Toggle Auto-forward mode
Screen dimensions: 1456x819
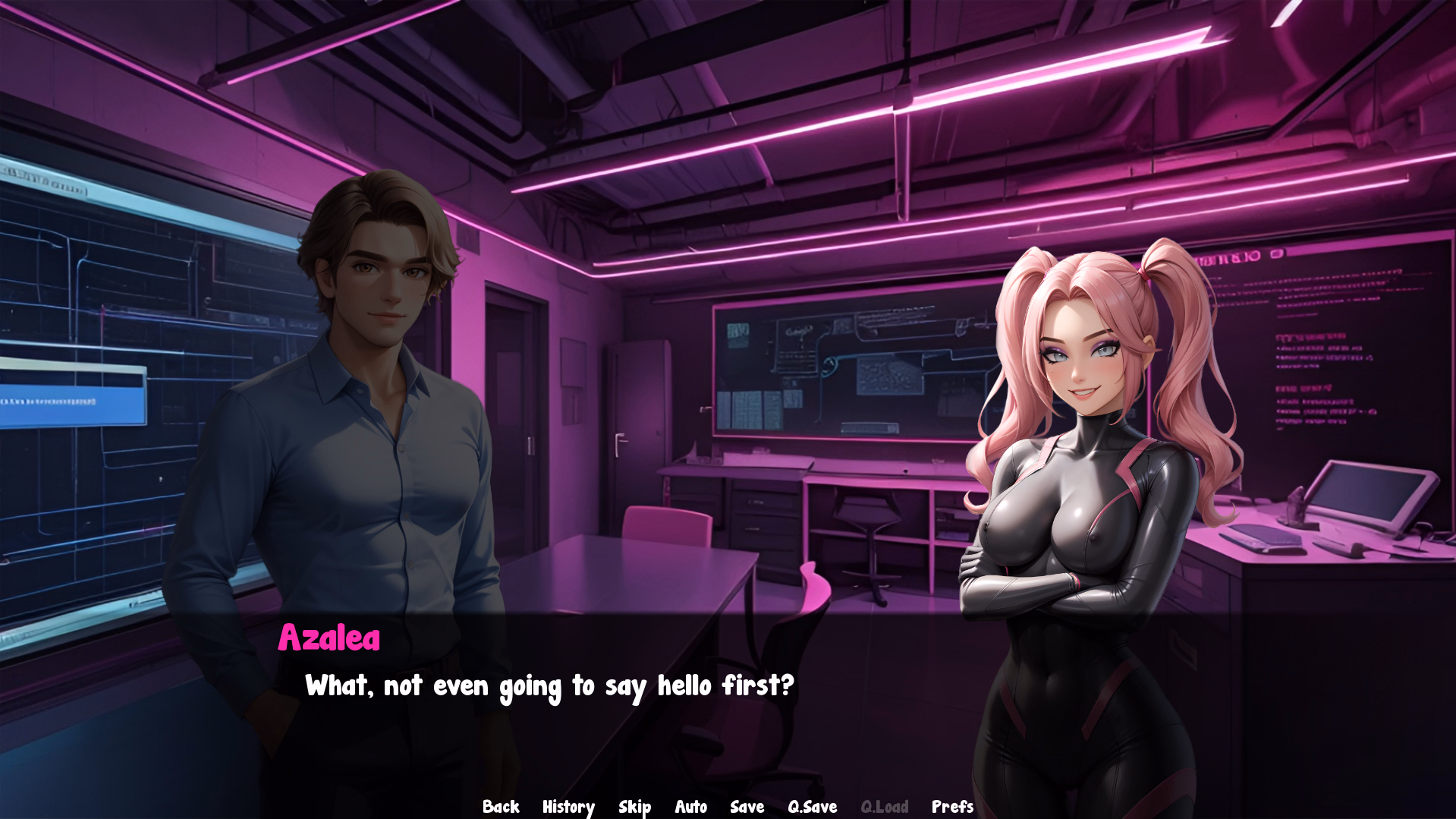(x=690, y=807)
